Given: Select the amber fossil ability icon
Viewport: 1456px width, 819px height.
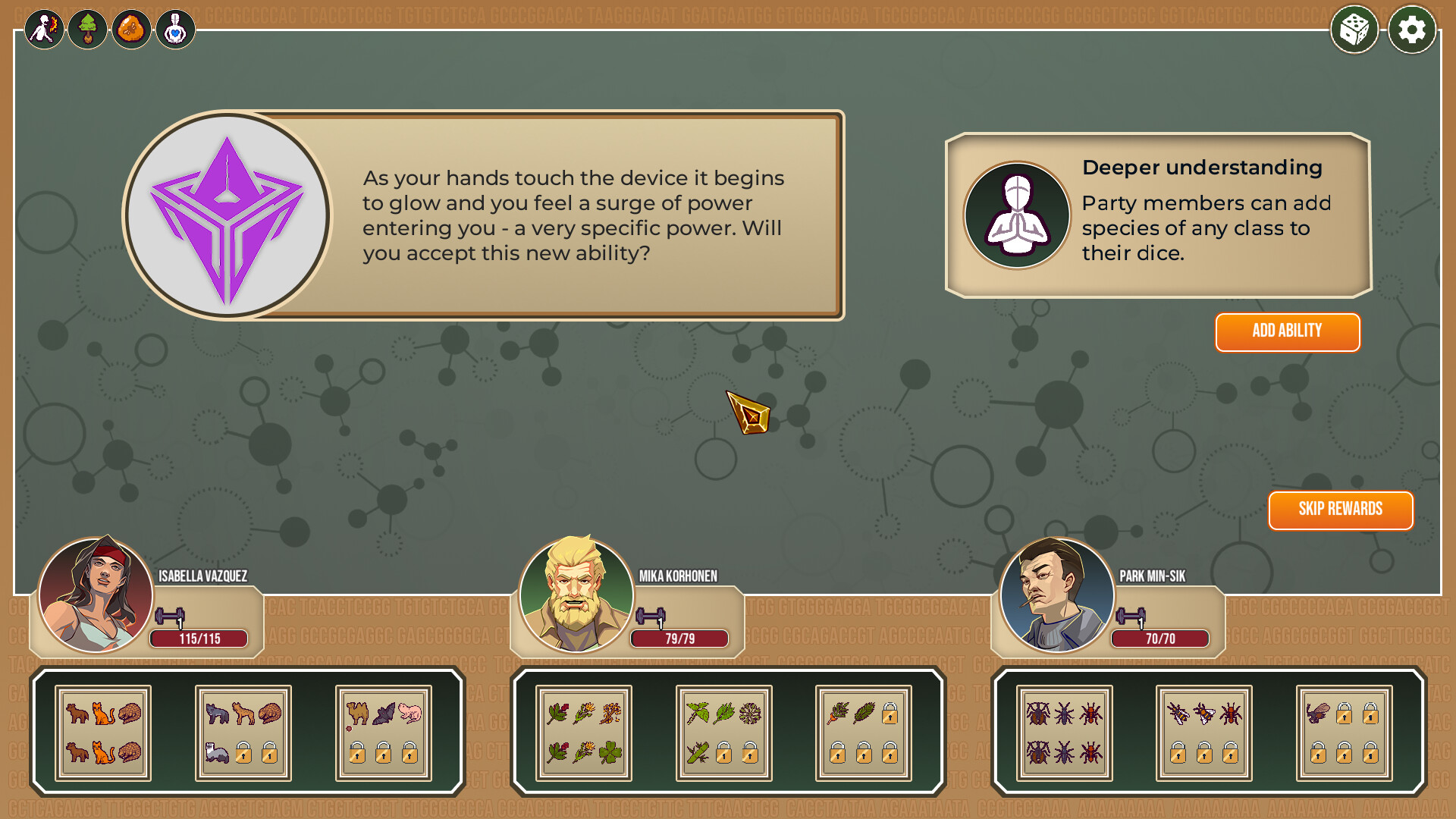Looking at the screenshot, I should (x=131, y=30).
